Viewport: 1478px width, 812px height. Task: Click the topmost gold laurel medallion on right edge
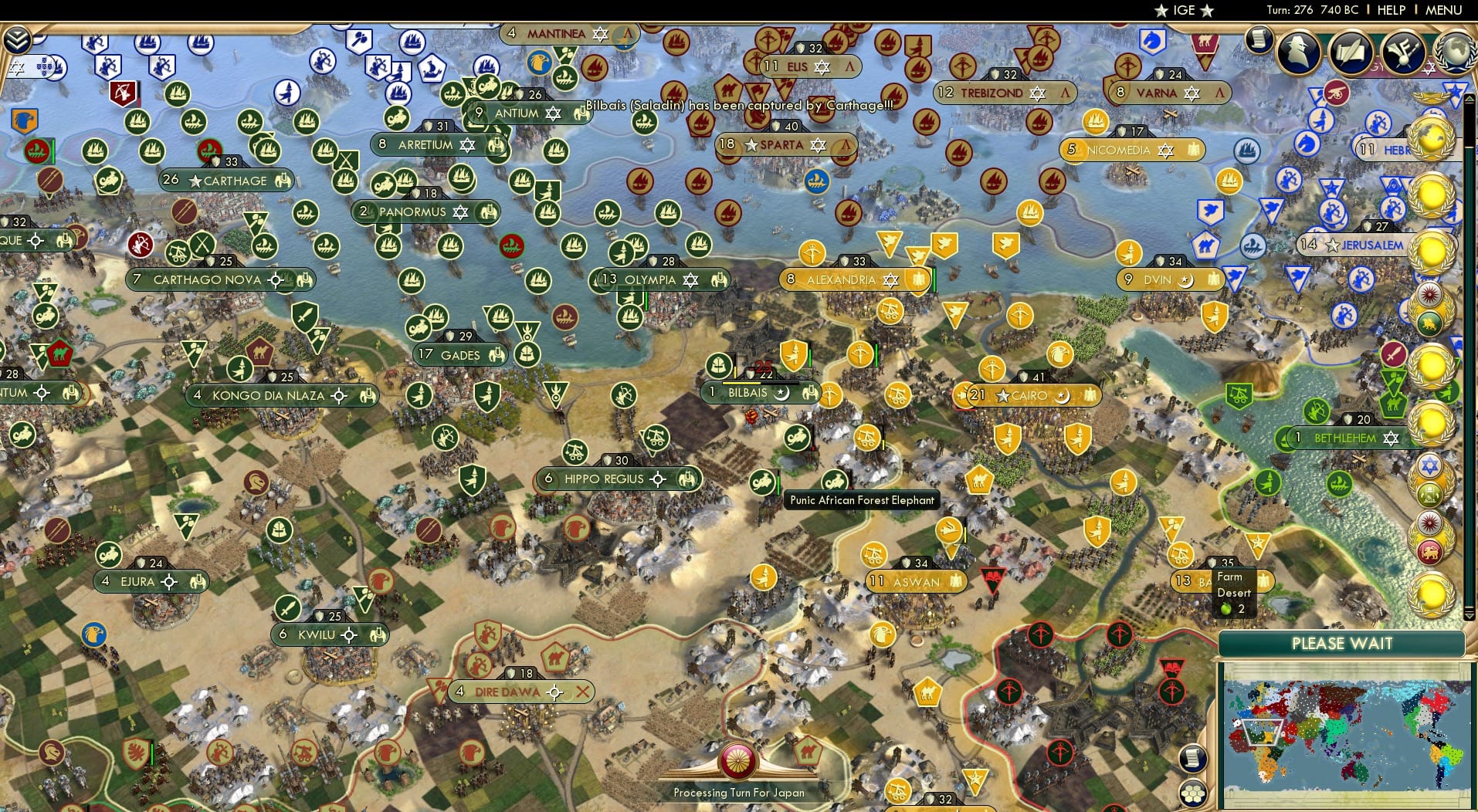(x=1431, y=137)
